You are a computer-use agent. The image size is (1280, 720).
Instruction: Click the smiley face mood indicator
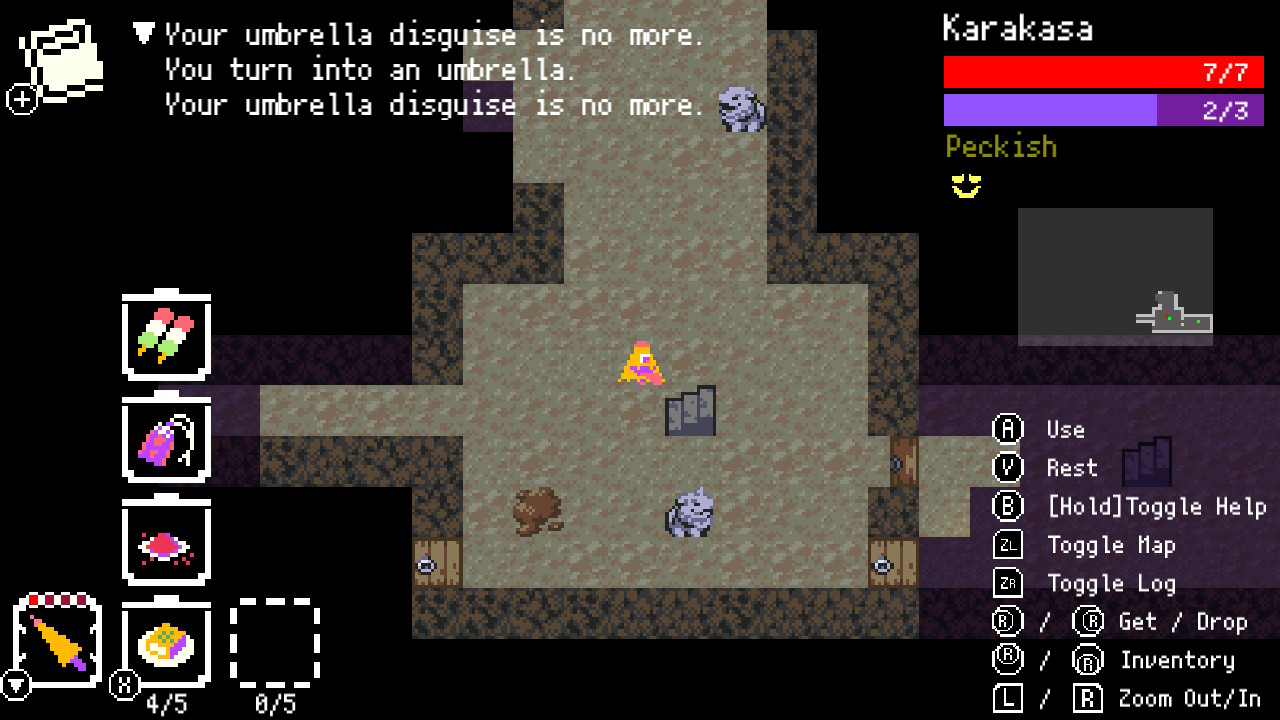tap(965, 184)
